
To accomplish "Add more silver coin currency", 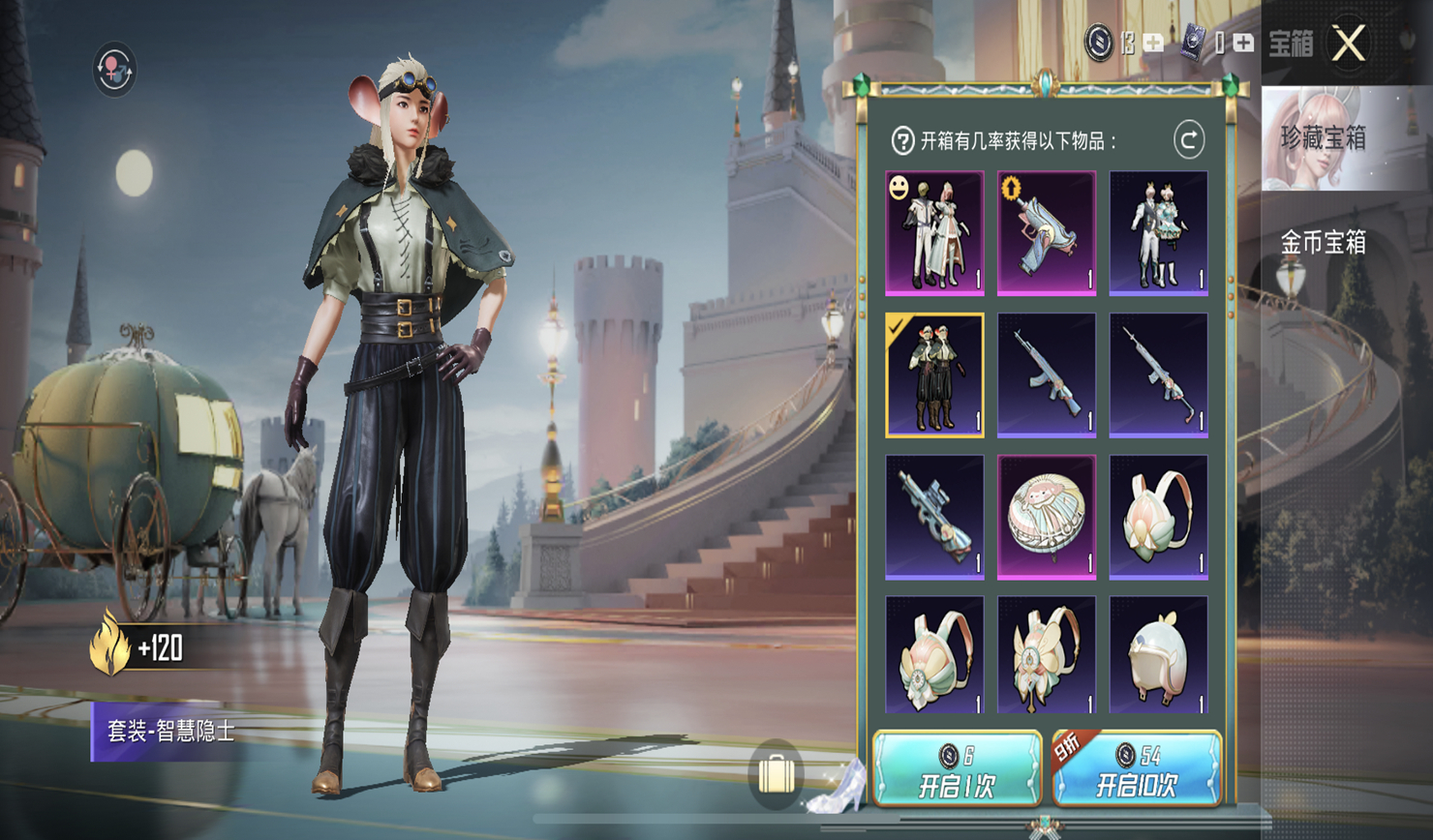I will coord(1153,44).
